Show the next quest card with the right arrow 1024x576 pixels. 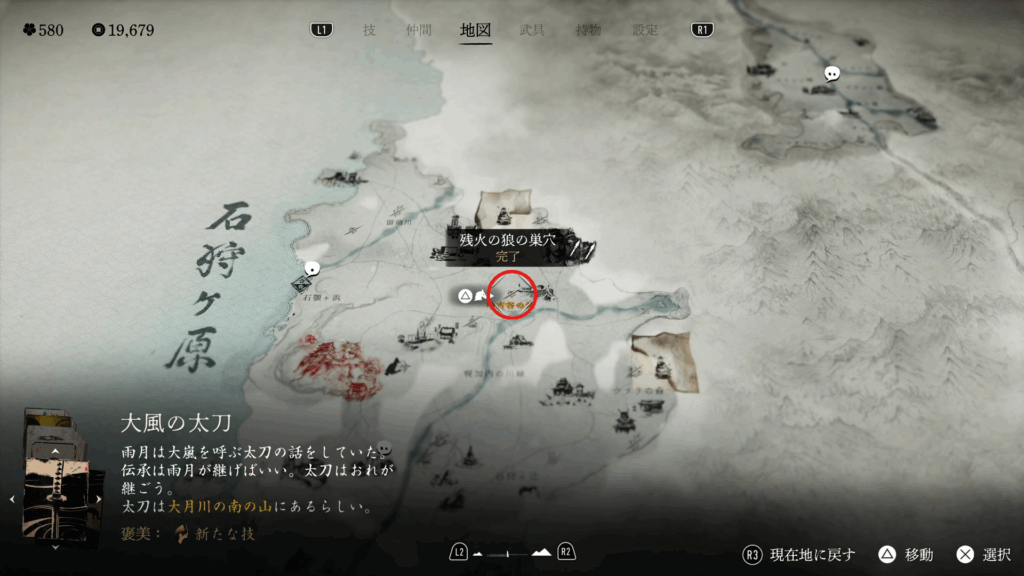click(x=99, y=497)
